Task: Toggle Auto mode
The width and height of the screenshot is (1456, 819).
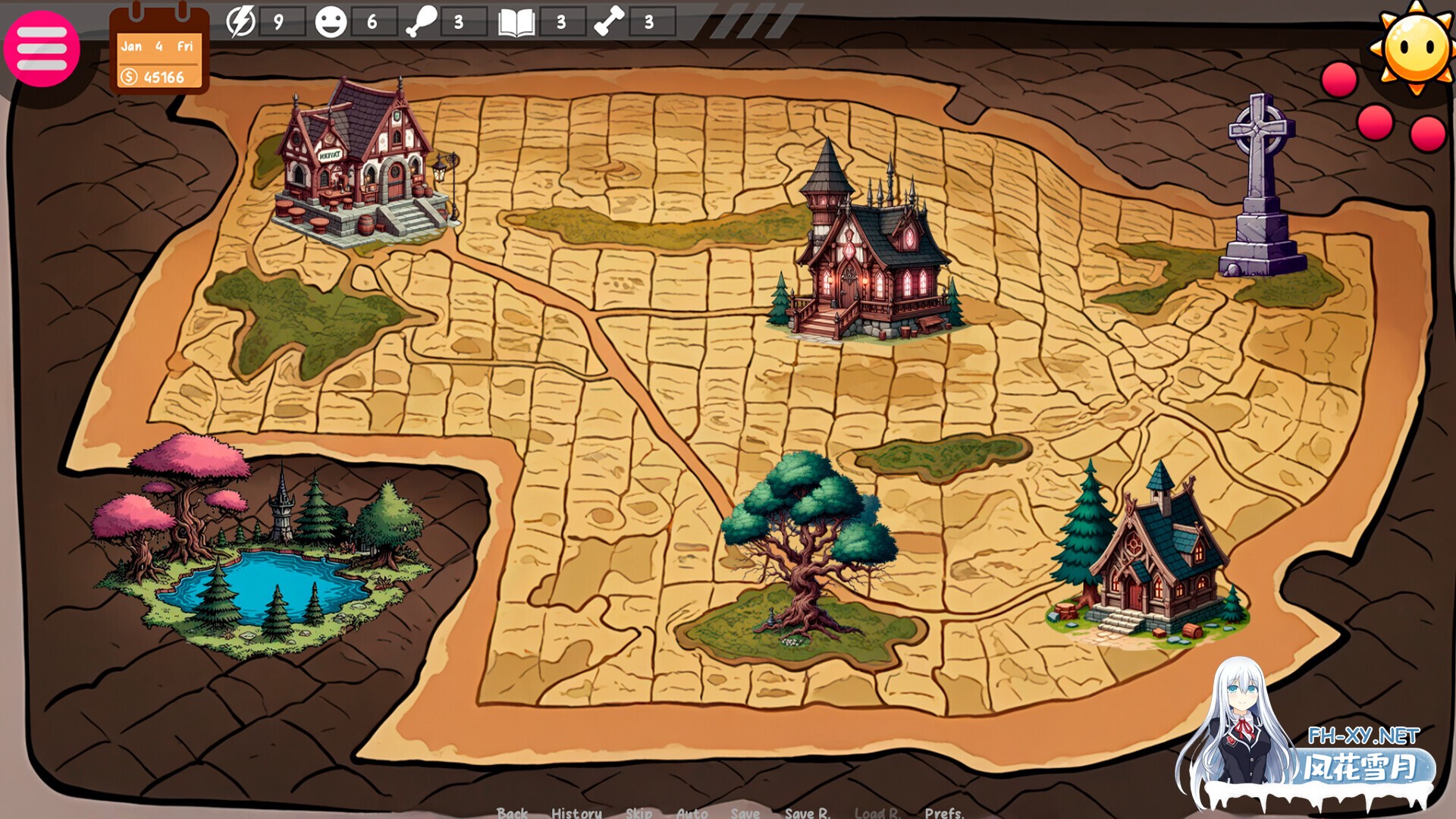Action: point(692,813)
